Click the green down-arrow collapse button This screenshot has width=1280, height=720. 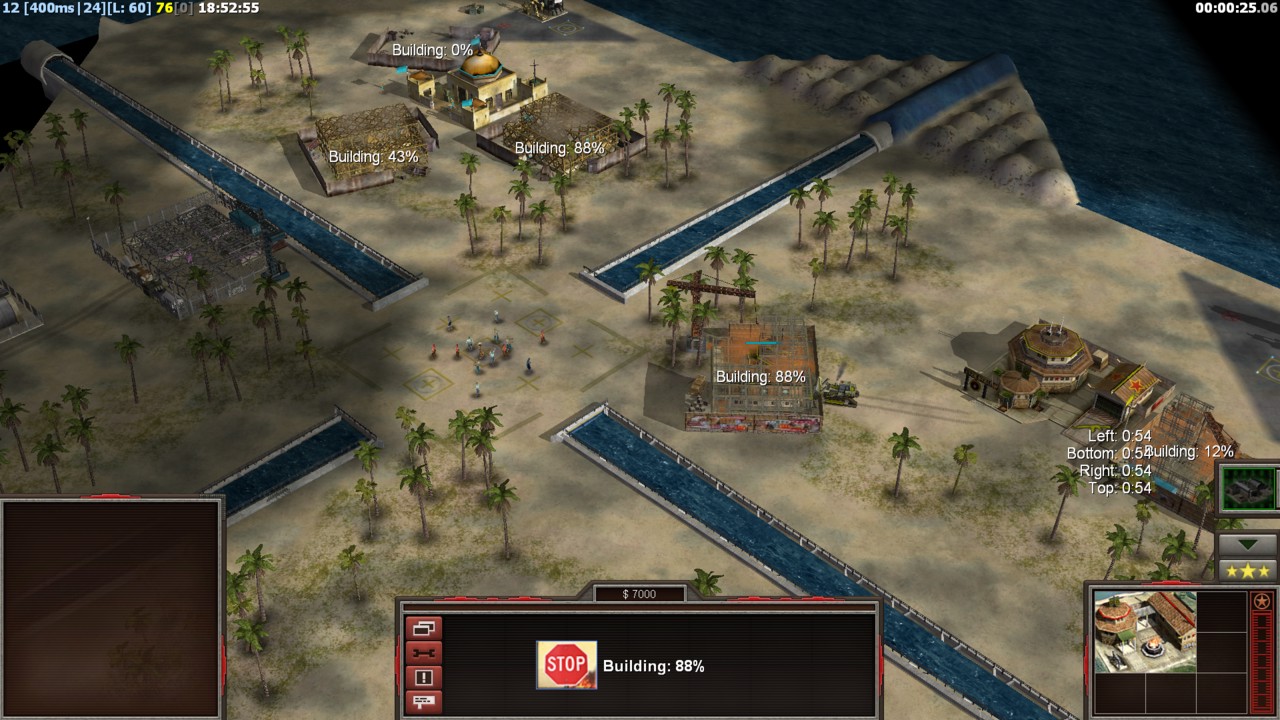1246,545
